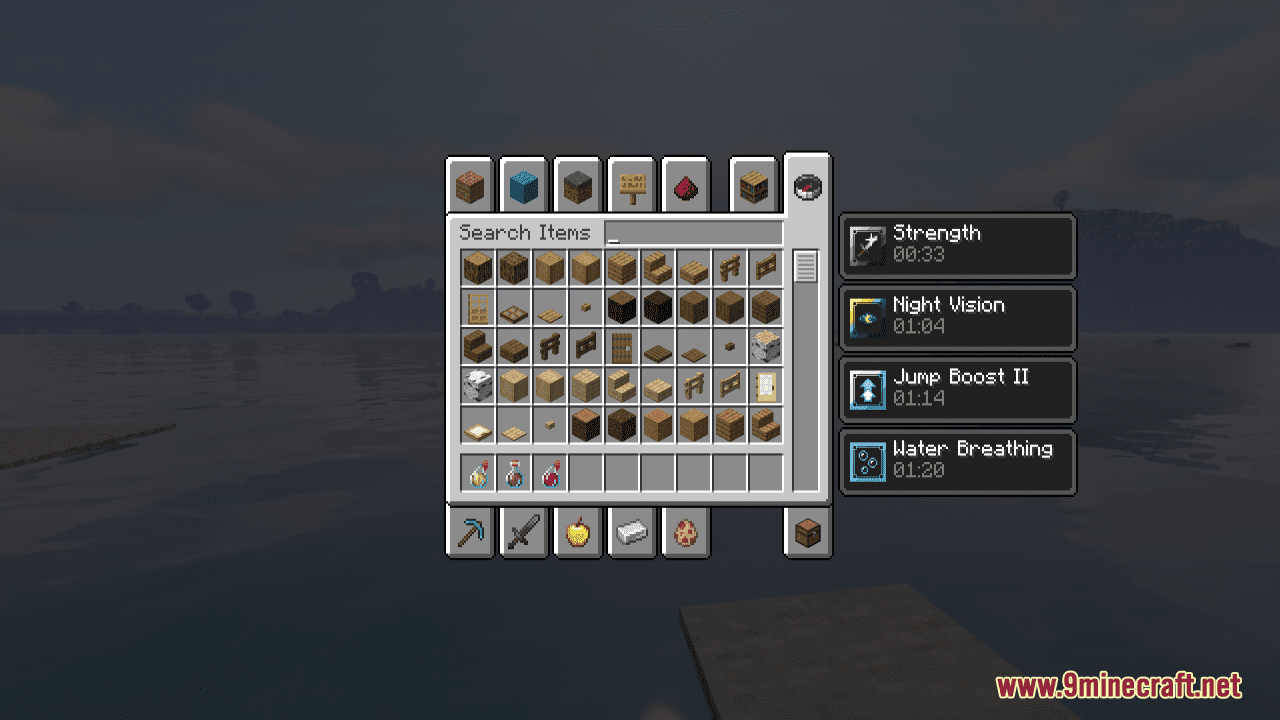Viewport: 1280px width, 720px height.
Task: Select the Redstone Blocks tab icon
Action: pyautogui.click(x=685, y=186)
